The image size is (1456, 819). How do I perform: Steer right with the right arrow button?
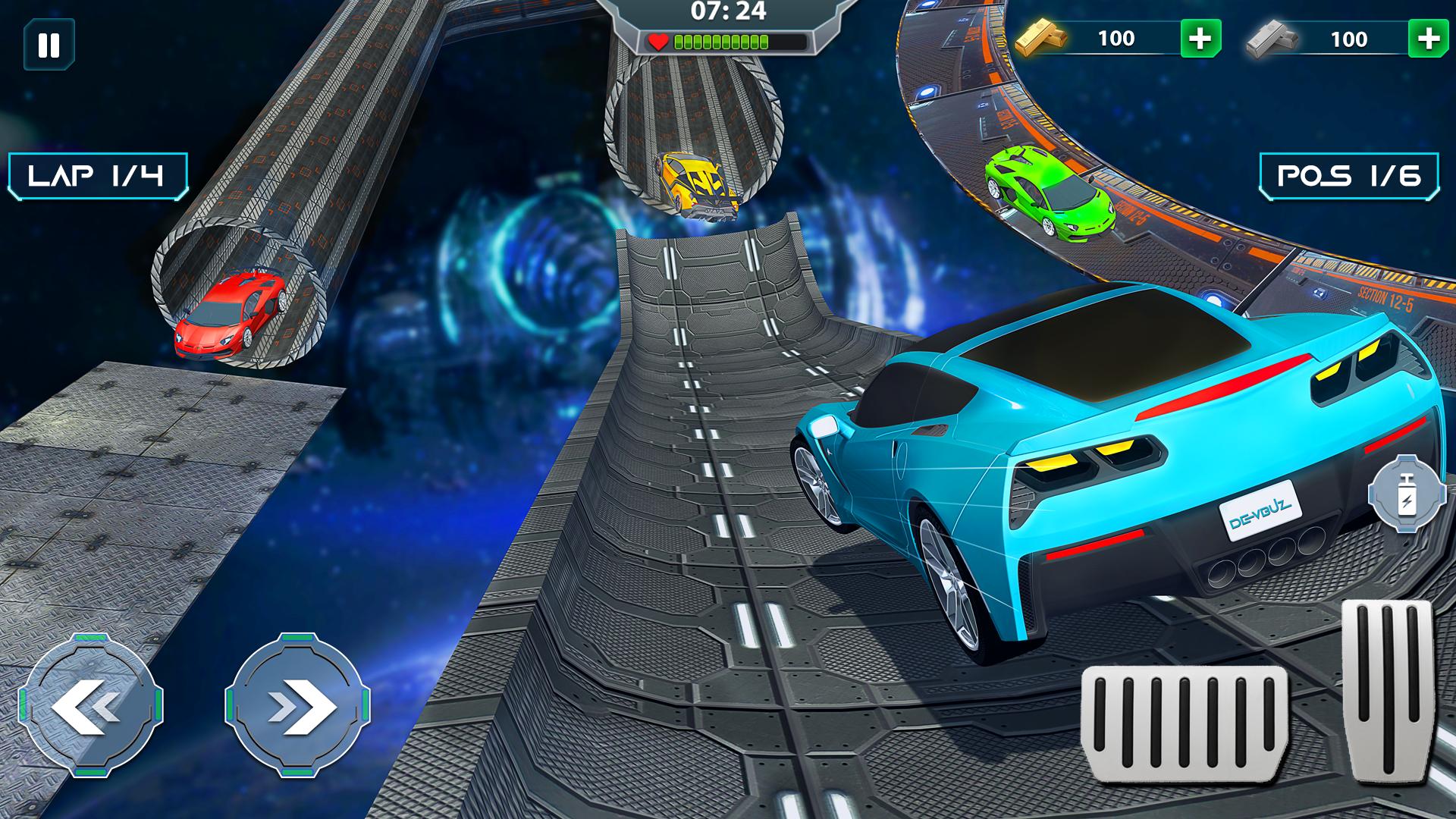(x=298, y=705)
